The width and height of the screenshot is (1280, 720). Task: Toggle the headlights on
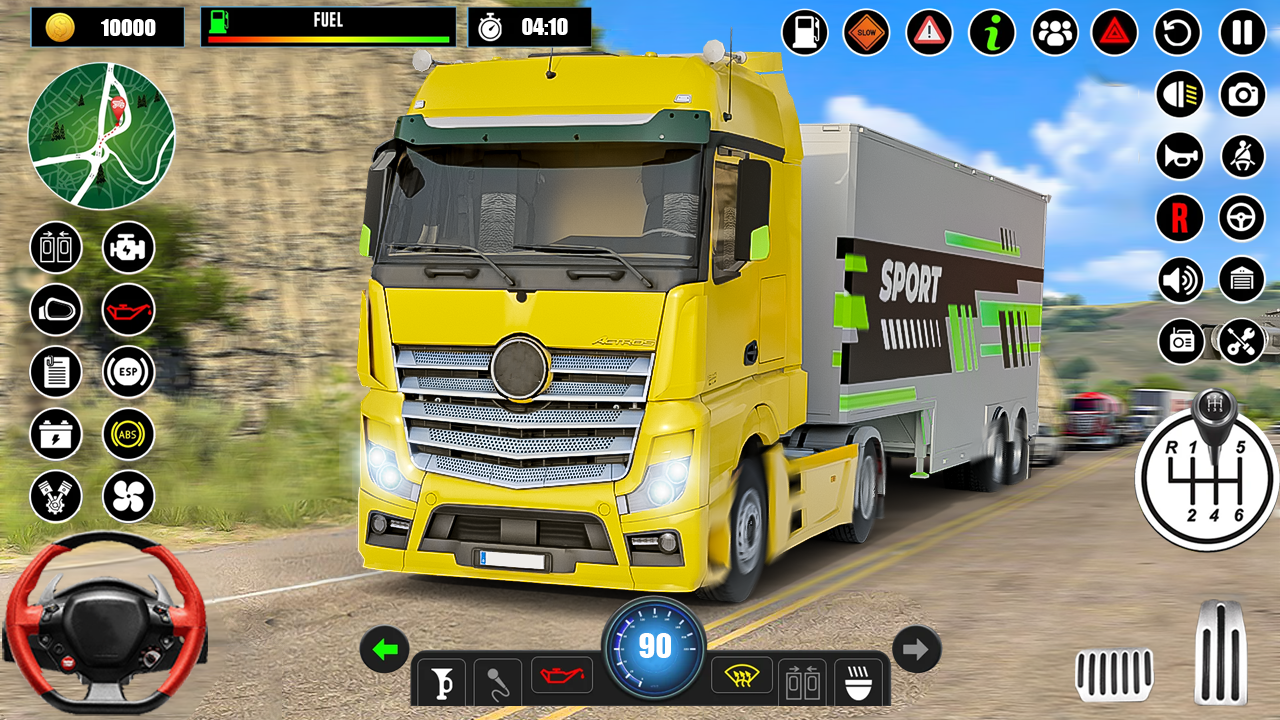1178,96
